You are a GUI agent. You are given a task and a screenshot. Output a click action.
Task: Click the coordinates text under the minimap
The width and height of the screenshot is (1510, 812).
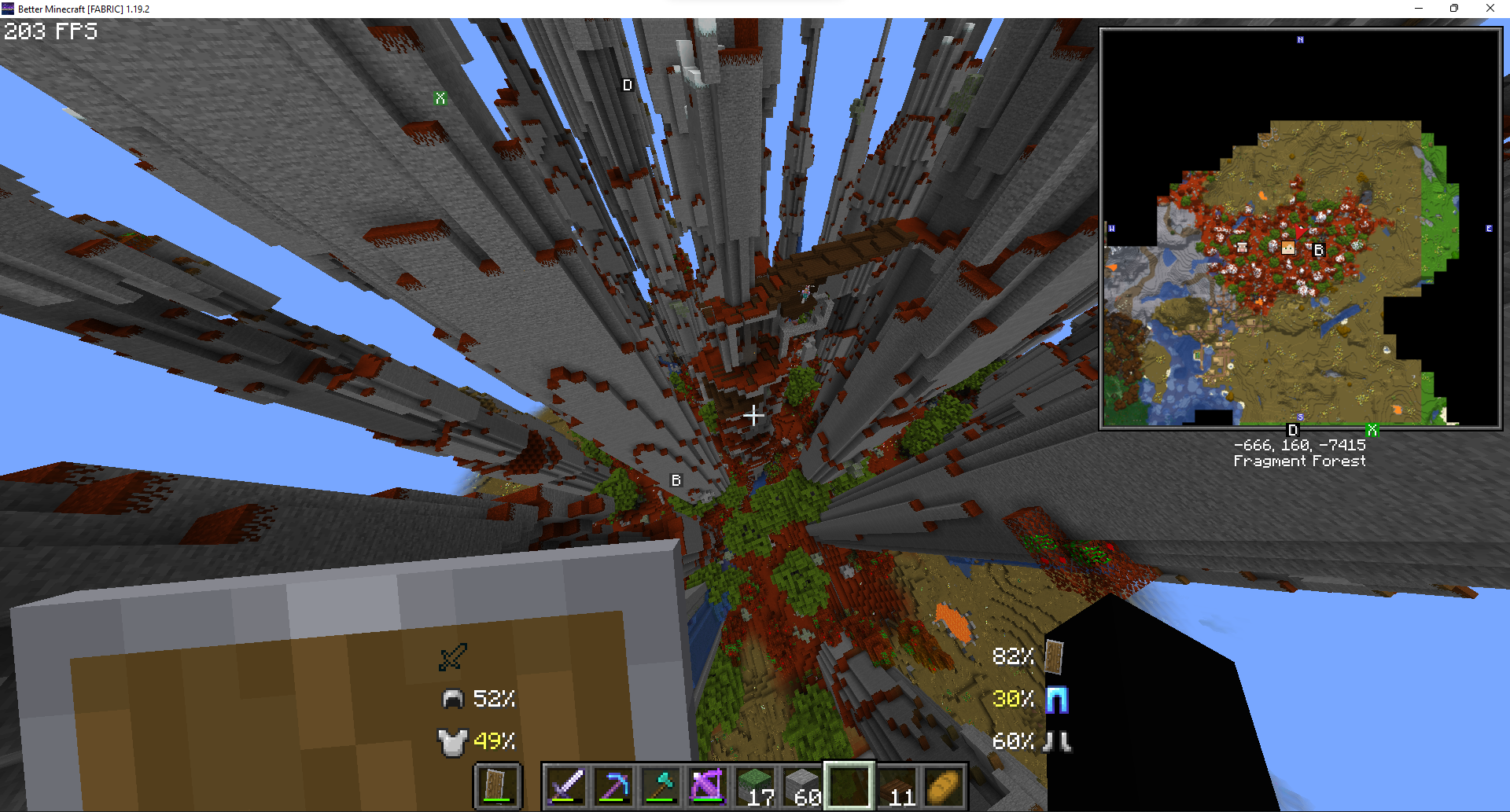(1299, 444)
